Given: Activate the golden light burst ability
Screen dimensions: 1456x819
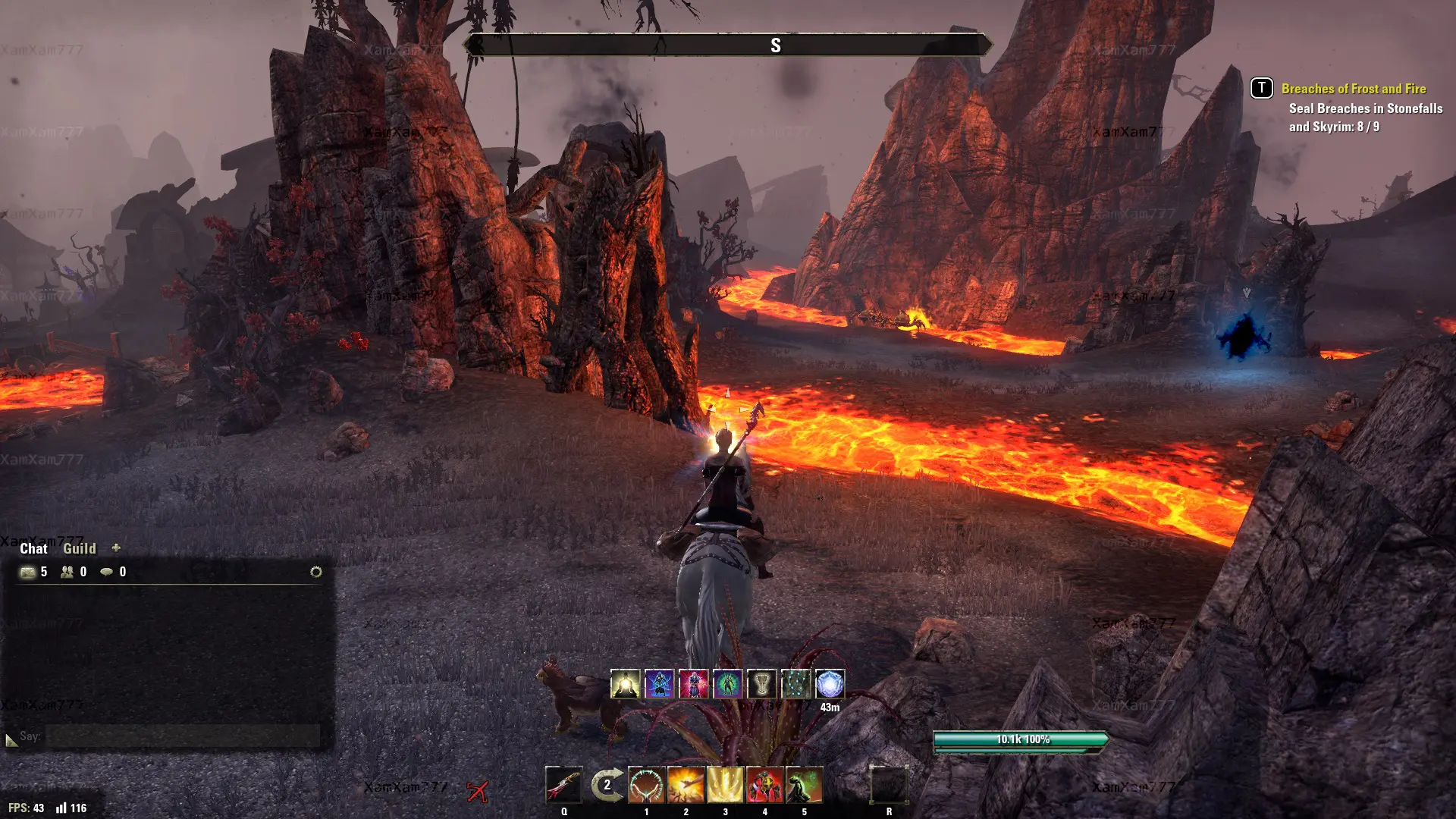Looking at the screenshot, I should point(725,785).
